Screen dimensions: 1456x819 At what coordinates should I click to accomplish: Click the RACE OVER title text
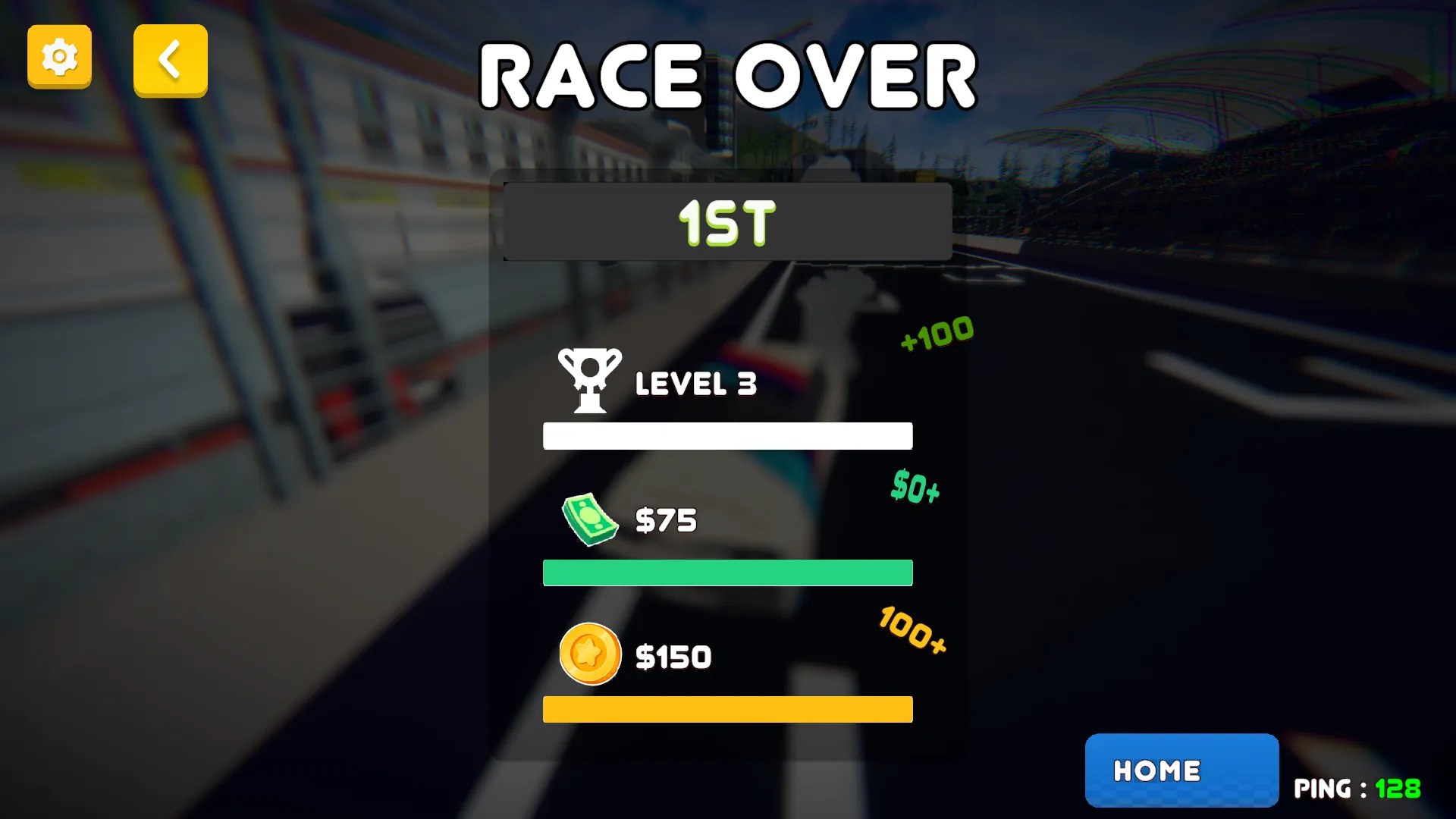[728, 74]
